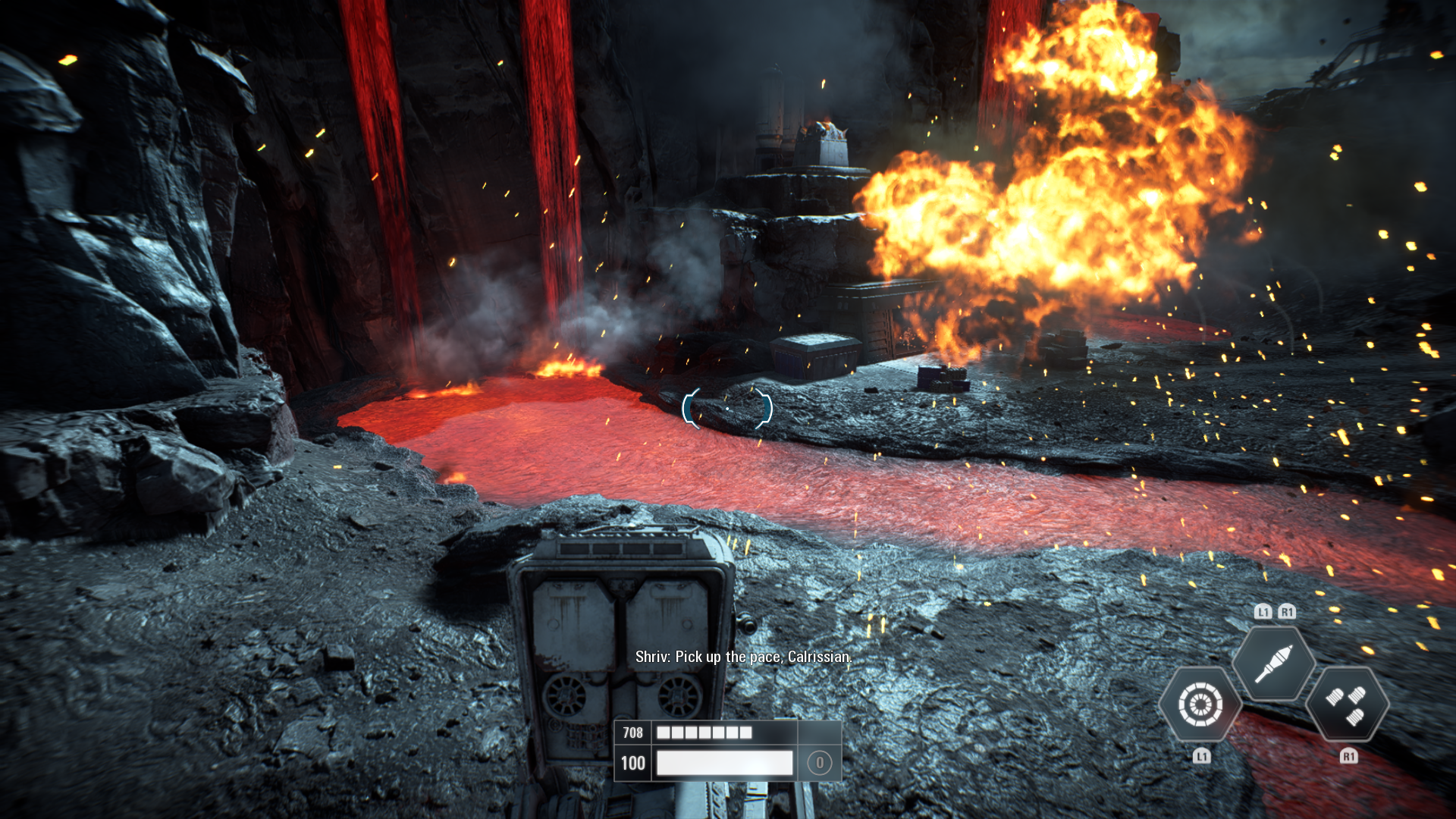Launch the three-grenade barrage ability
1456x819 pixels.
[x=1347, y=704]
